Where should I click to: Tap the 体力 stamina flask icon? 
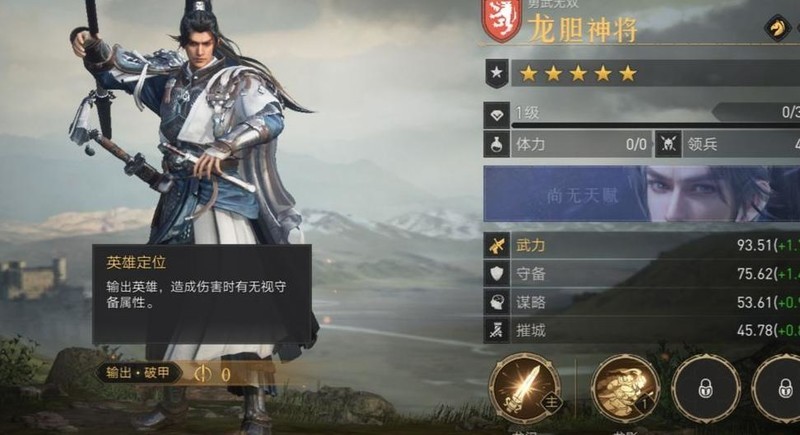click(496, 144)
